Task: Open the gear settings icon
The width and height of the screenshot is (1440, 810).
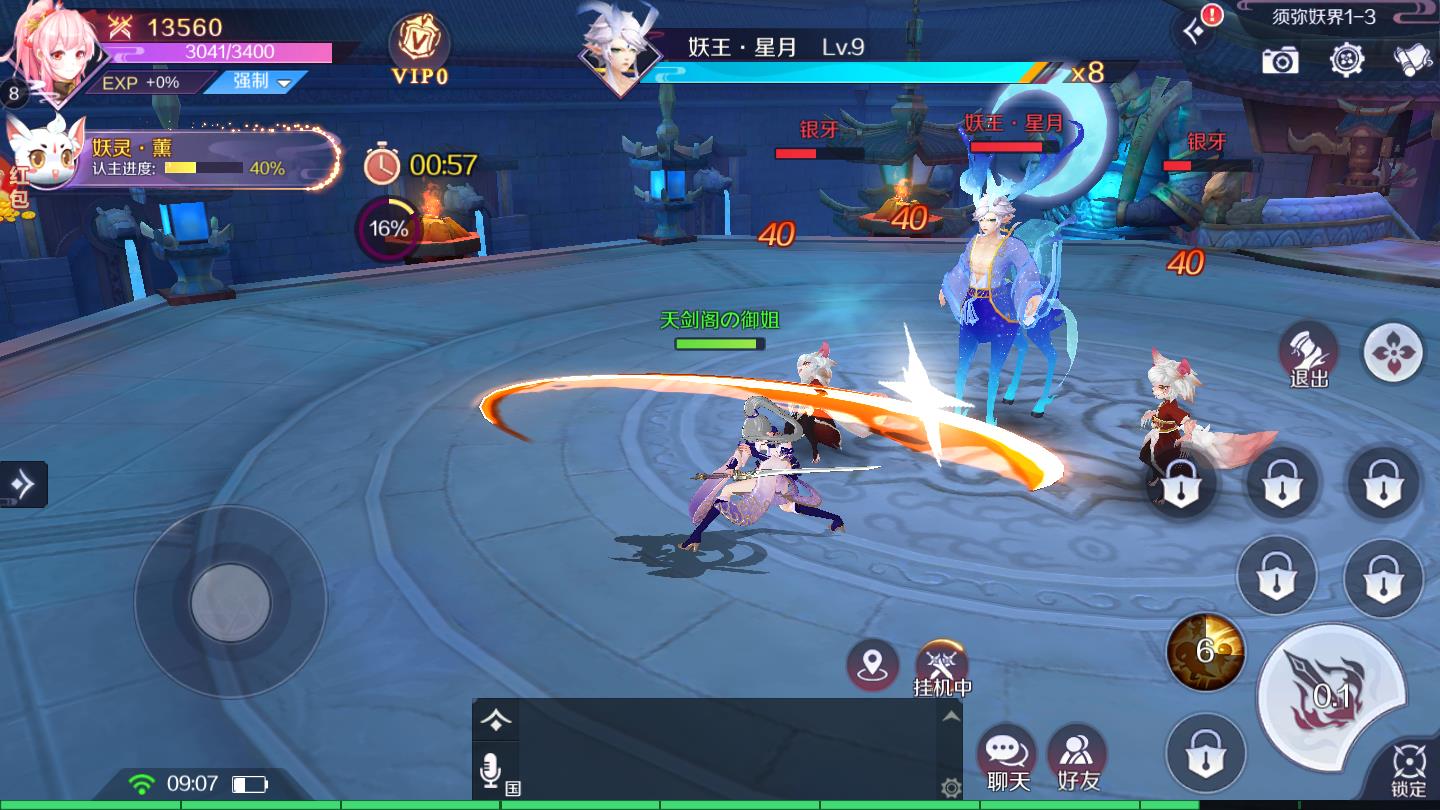Action: point(1347,59)
